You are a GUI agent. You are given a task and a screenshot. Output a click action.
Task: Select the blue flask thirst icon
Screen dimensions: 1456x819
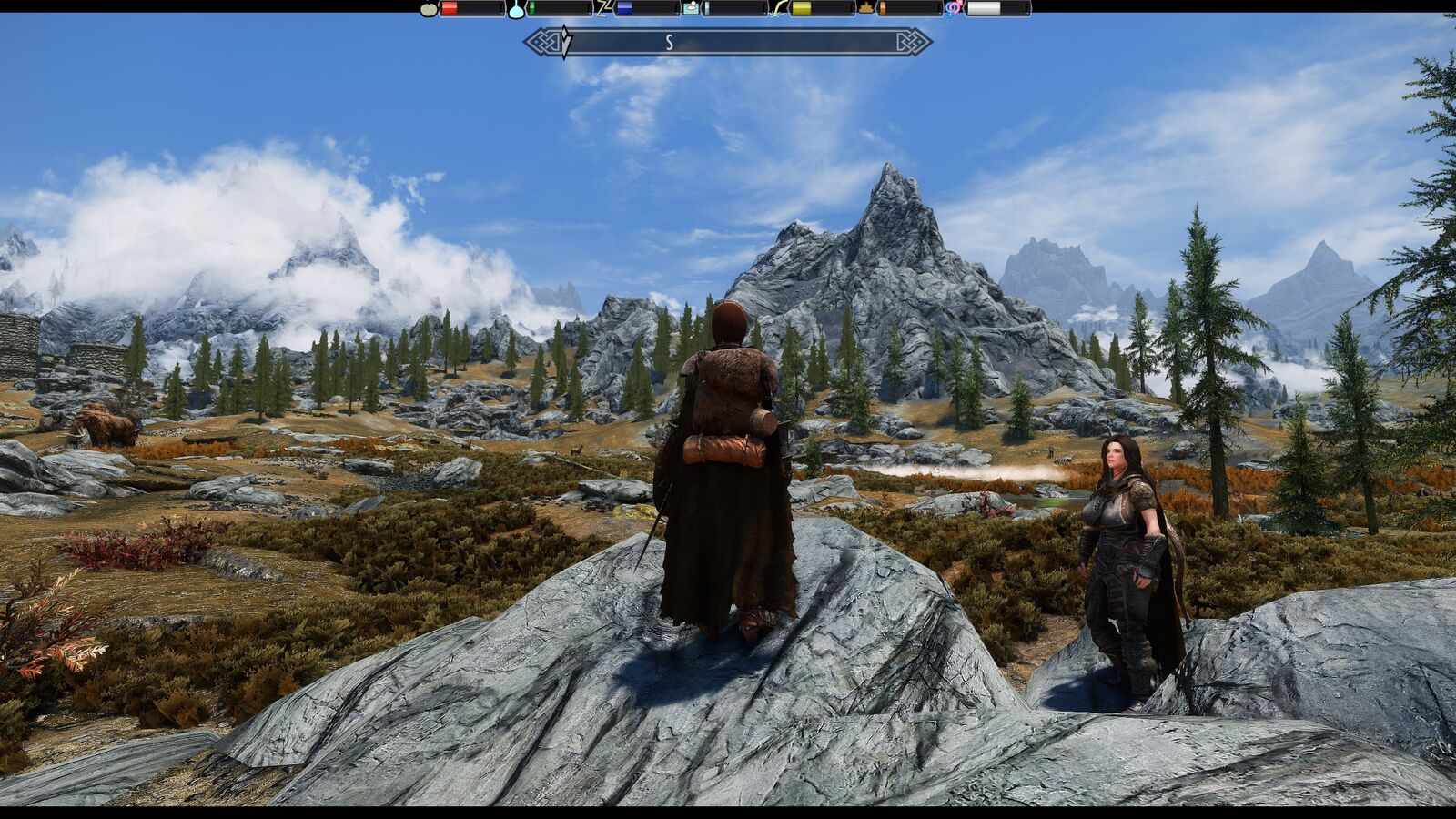[x=516, y=9]
